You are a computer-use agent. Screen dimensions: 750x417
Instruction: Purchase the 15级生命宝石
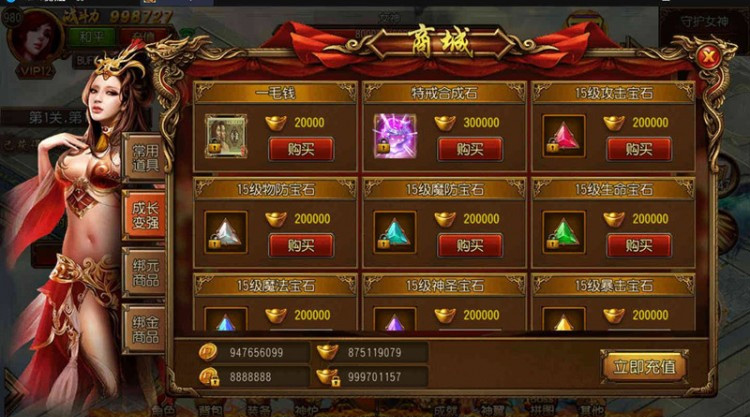[x=638, y=244]
